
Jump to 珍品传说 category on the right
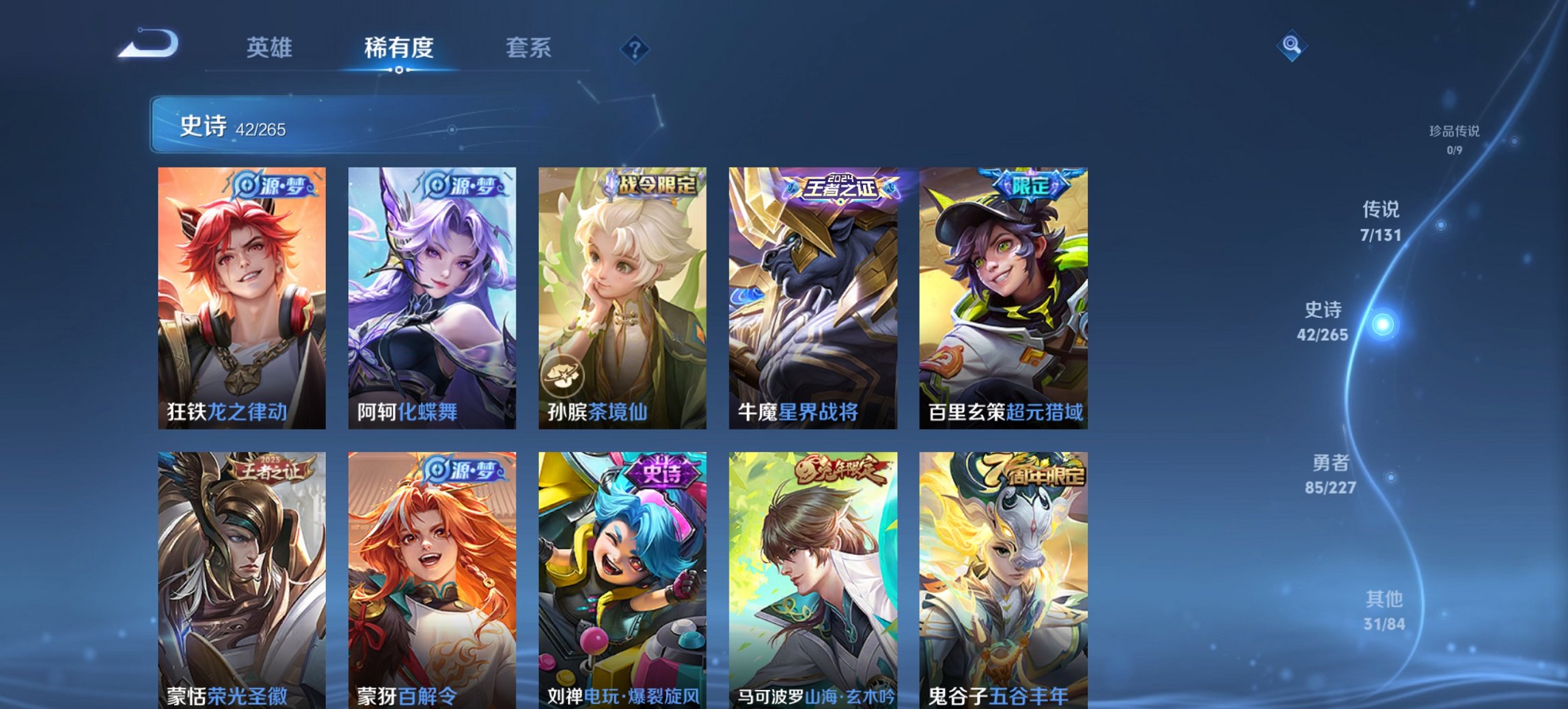click(x=1455, y=134)
